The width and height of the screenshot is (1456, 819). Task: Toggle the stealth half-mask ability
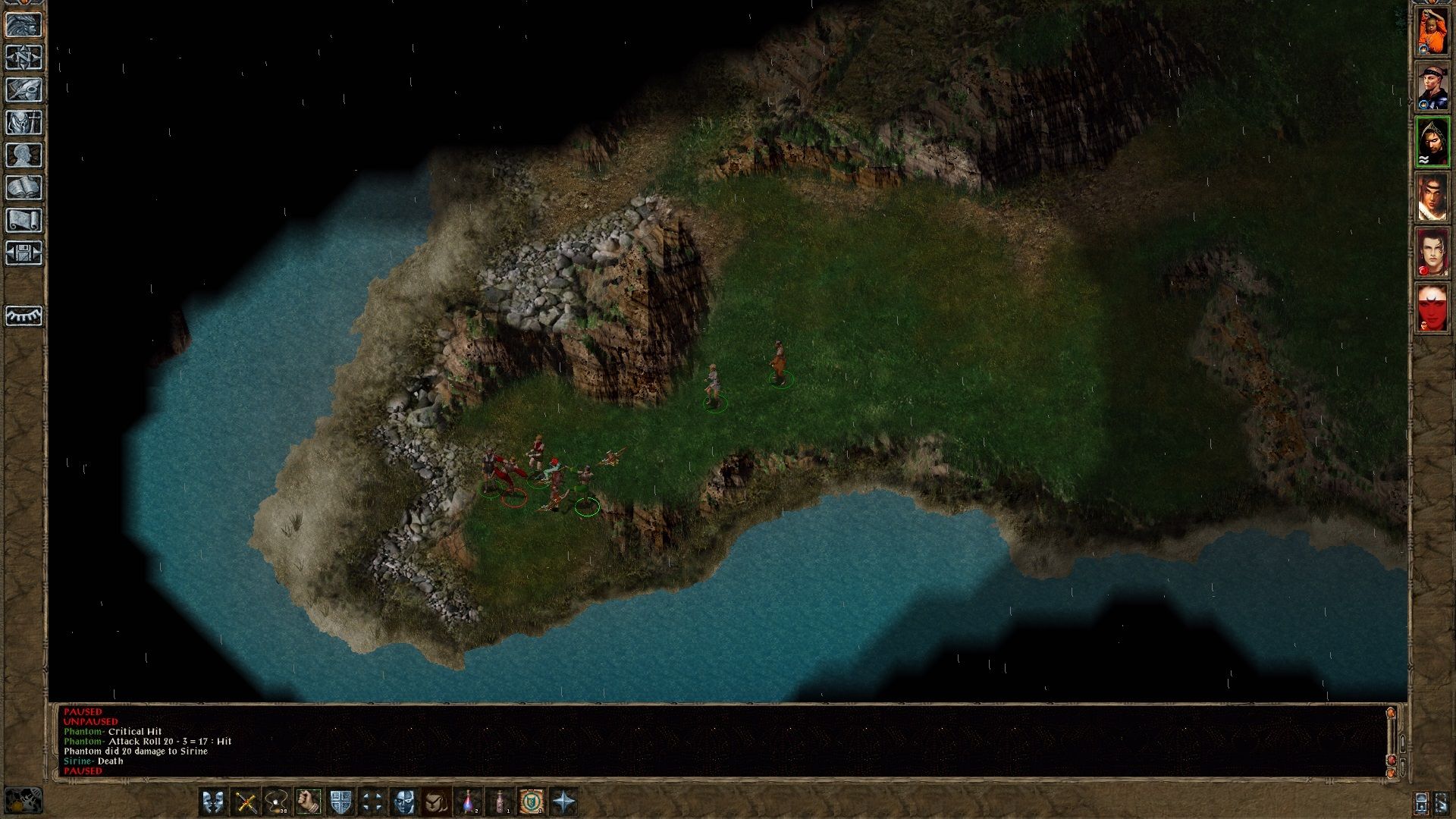coord(404,802)
